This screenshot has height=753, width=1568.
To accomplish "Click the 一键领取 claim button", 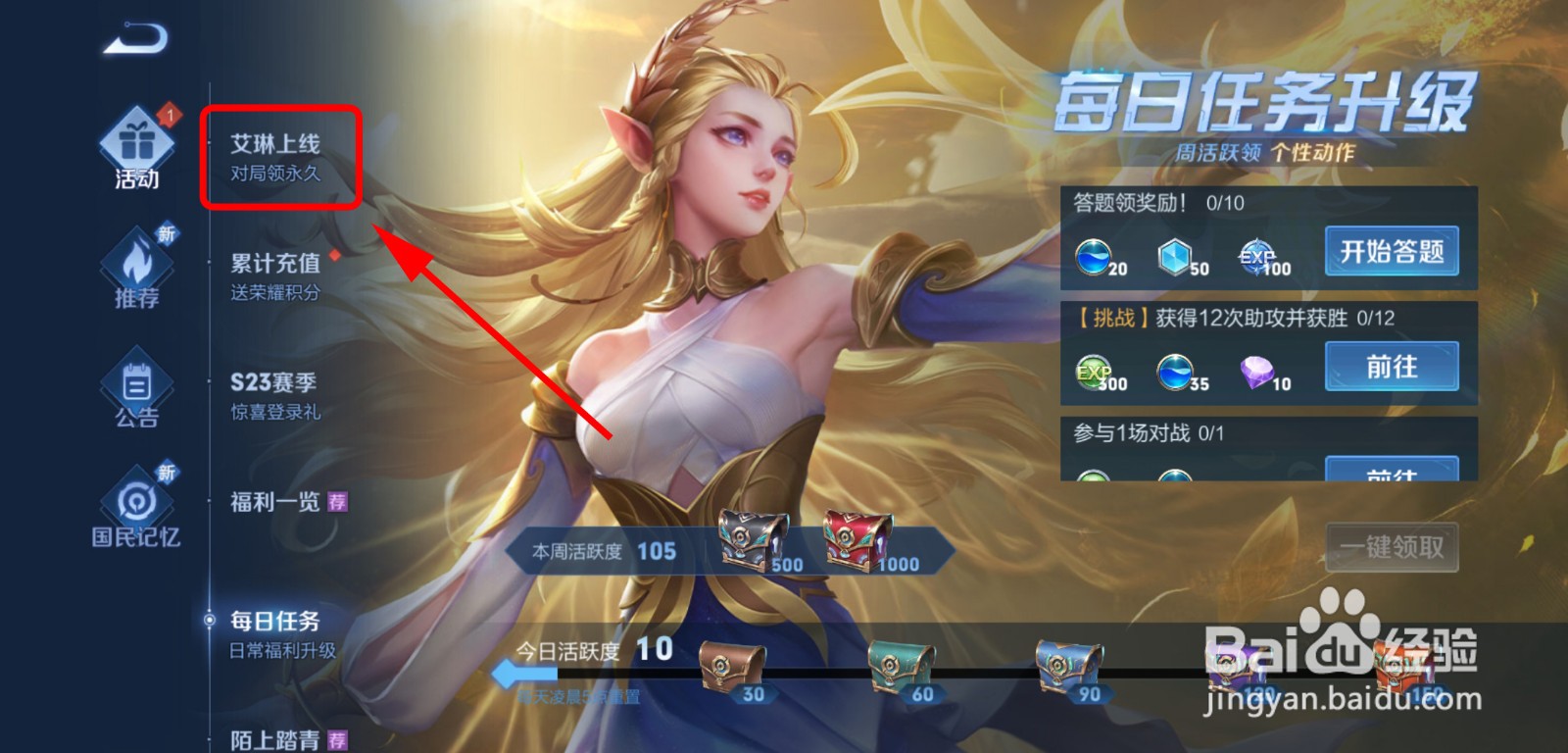I will click(x=1393, y=547).
